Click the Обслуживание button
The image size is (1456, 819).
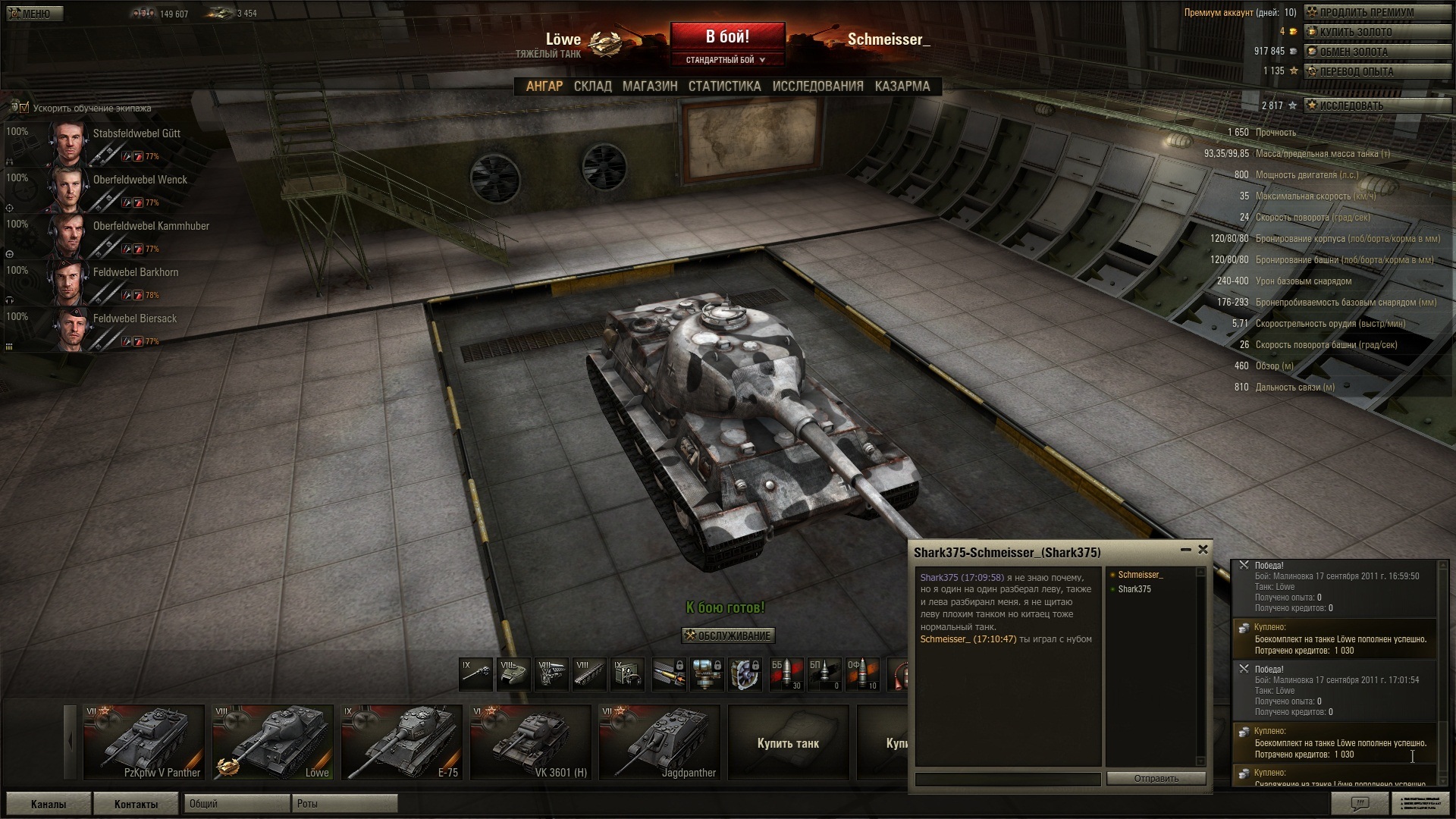728,635
